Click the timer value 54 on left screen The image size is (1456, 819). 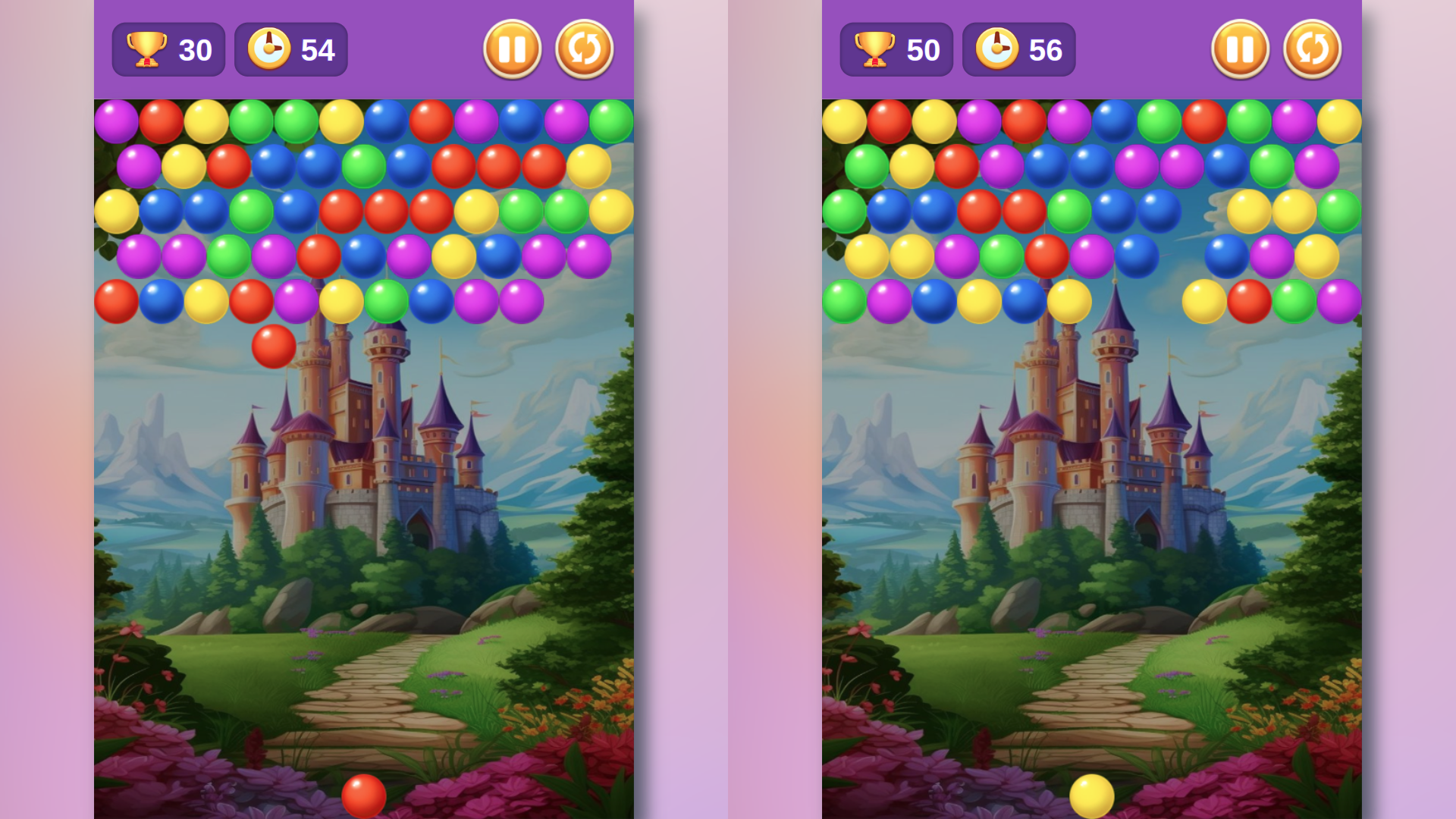pyautogui.click(x=318, y=50)
